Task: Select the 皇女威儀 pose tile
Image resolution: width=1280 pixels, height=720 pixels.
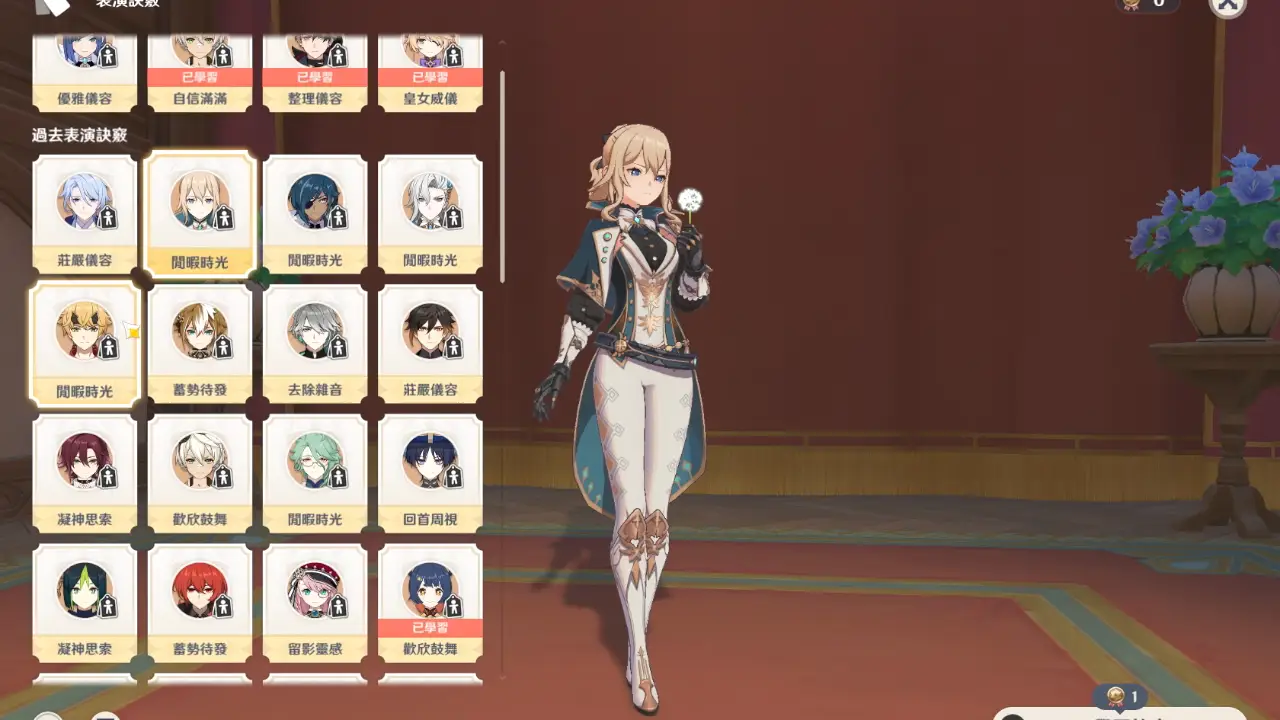Action: (430, 70)
